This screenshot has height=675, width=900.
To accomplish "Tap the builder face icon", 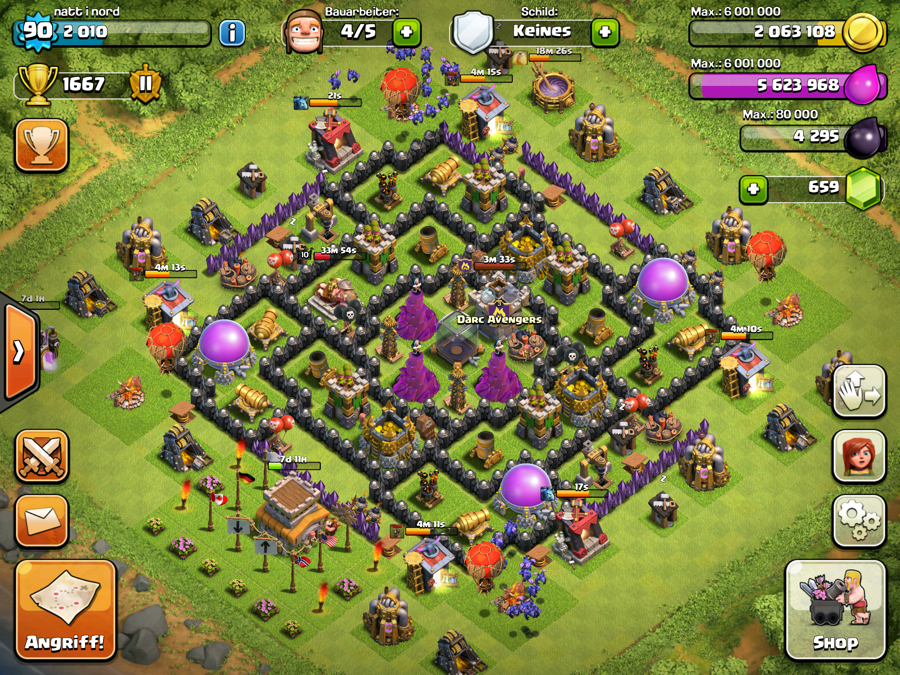I will [304, 32].
